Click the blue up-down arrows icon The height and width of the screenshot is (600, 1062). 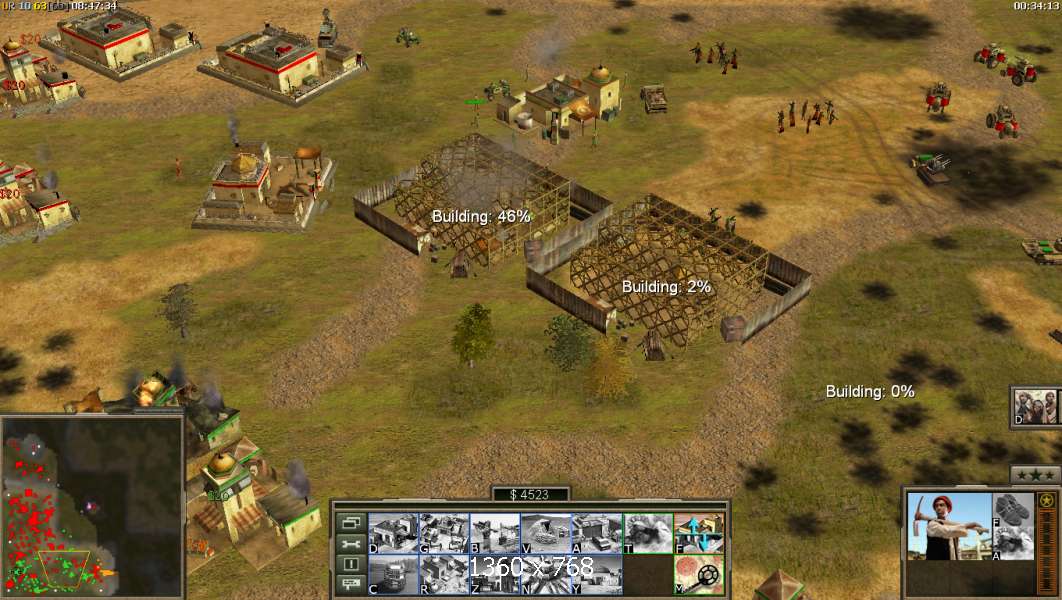(x=699, y=533)
